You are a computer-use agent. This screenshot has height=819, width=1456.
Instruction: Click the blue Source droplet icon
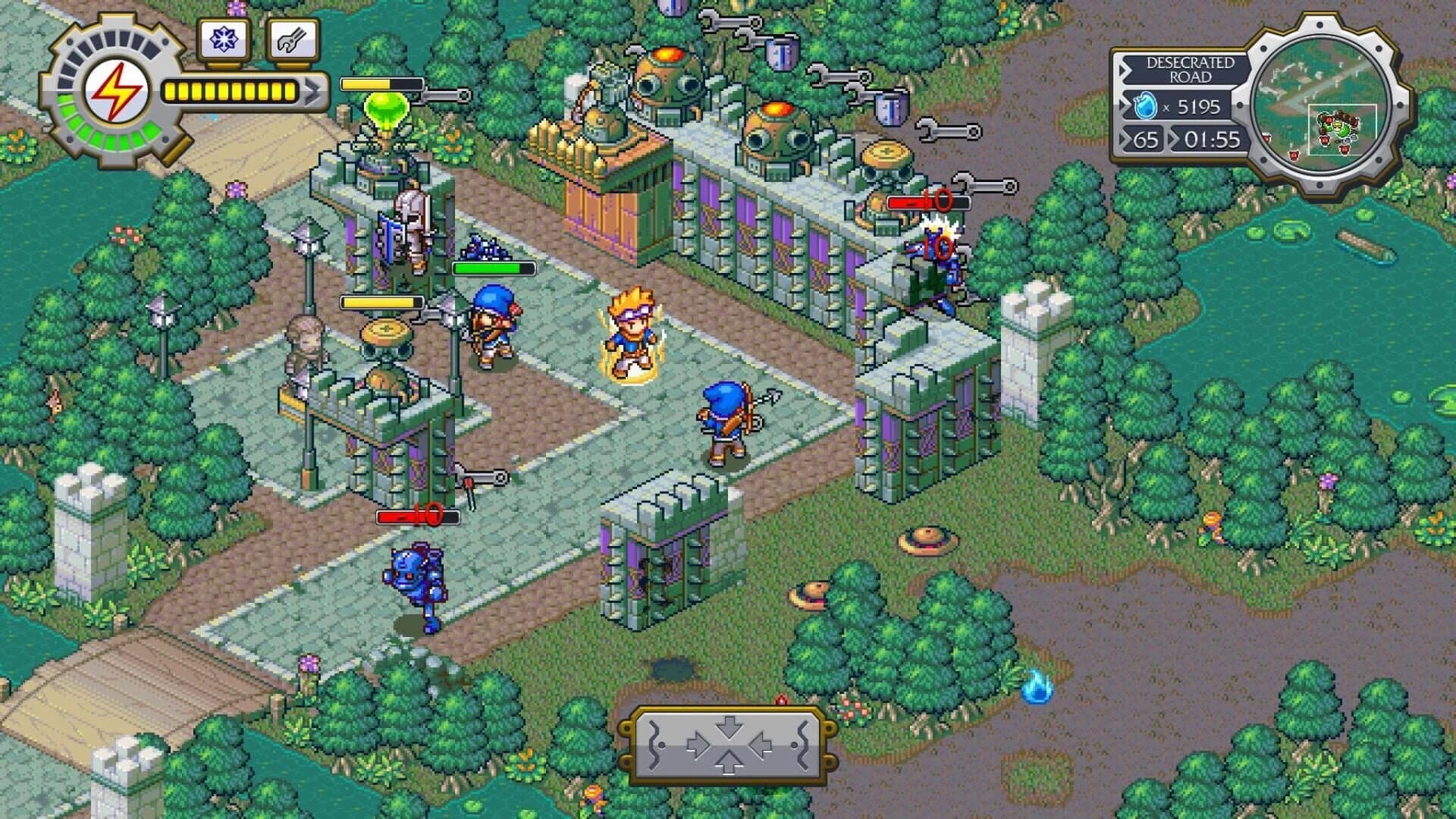point(1145,107)
